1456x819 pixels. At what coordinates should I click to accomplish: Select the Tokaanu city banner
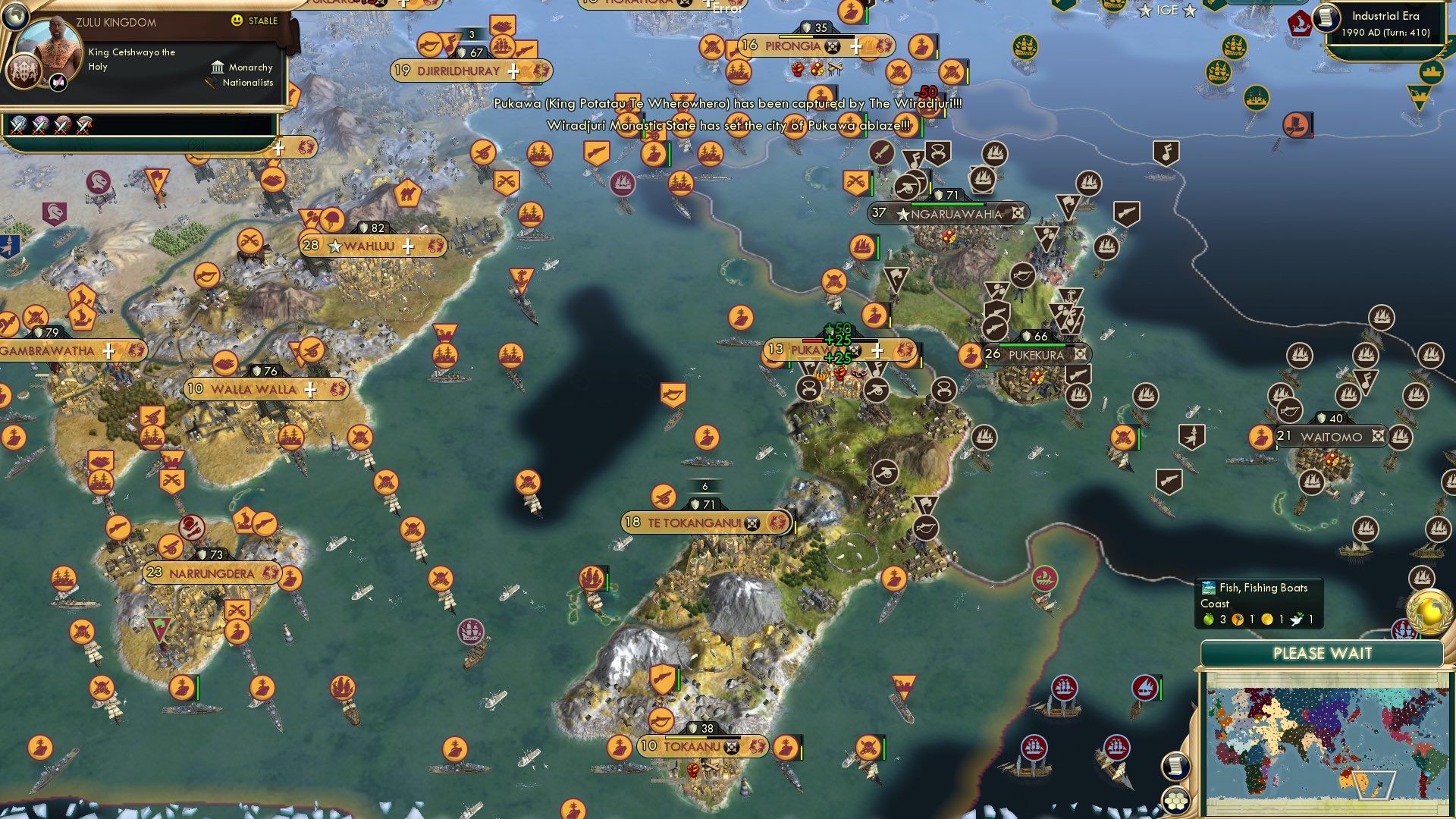coord(696,746)
